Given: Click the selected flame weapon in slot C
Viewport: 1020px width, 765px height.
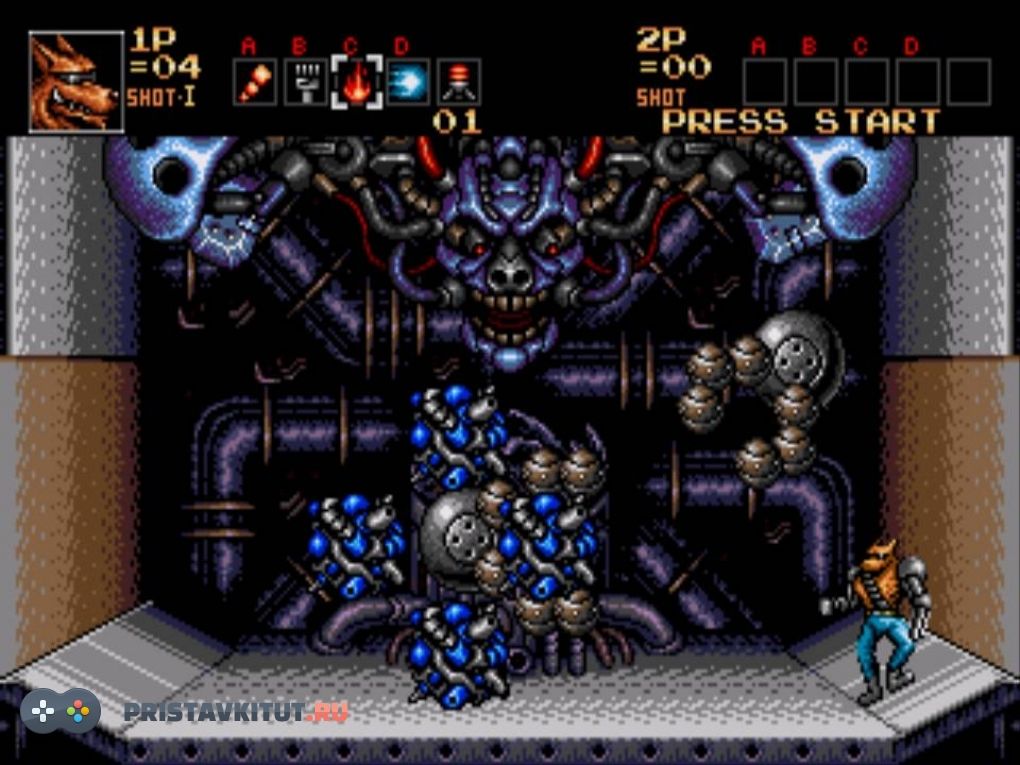Looking at the screenshot, I should [355, 82].
